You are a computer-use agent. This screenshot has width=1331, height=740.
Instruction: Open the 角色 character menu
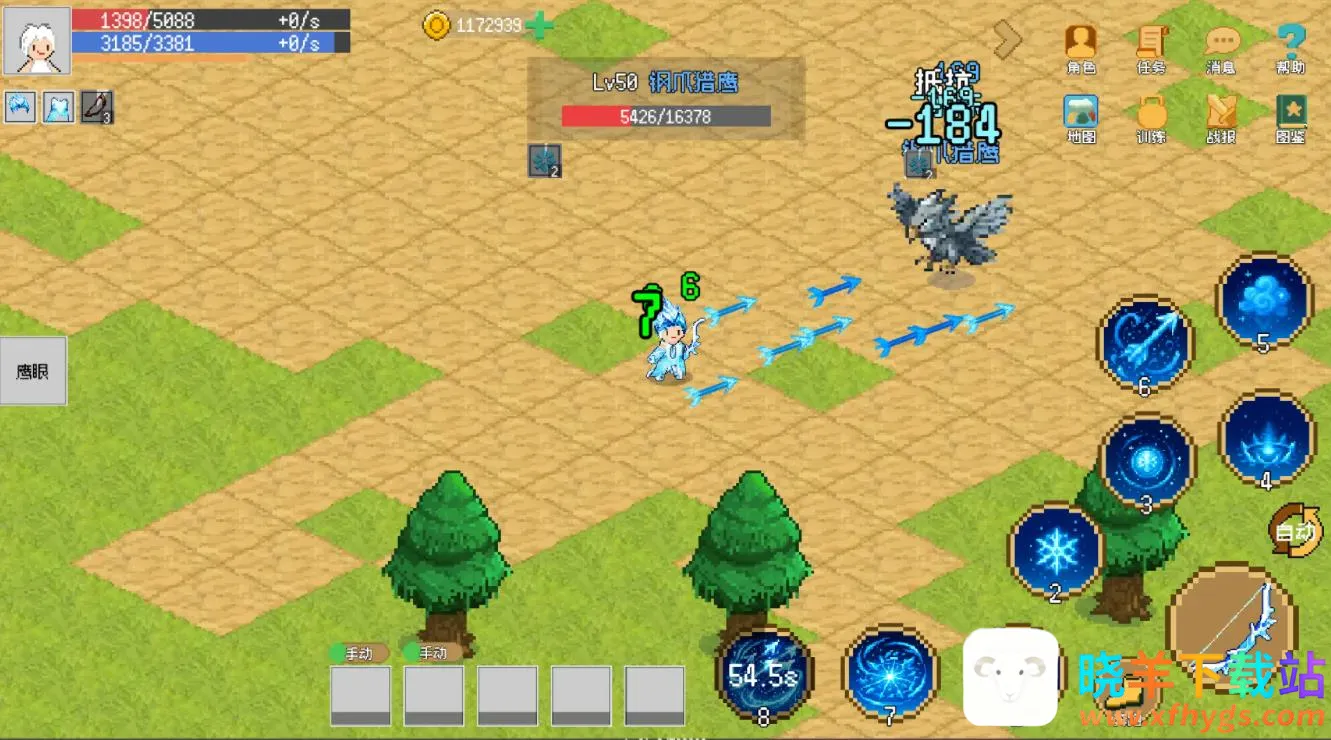(x=1080, y=47)
